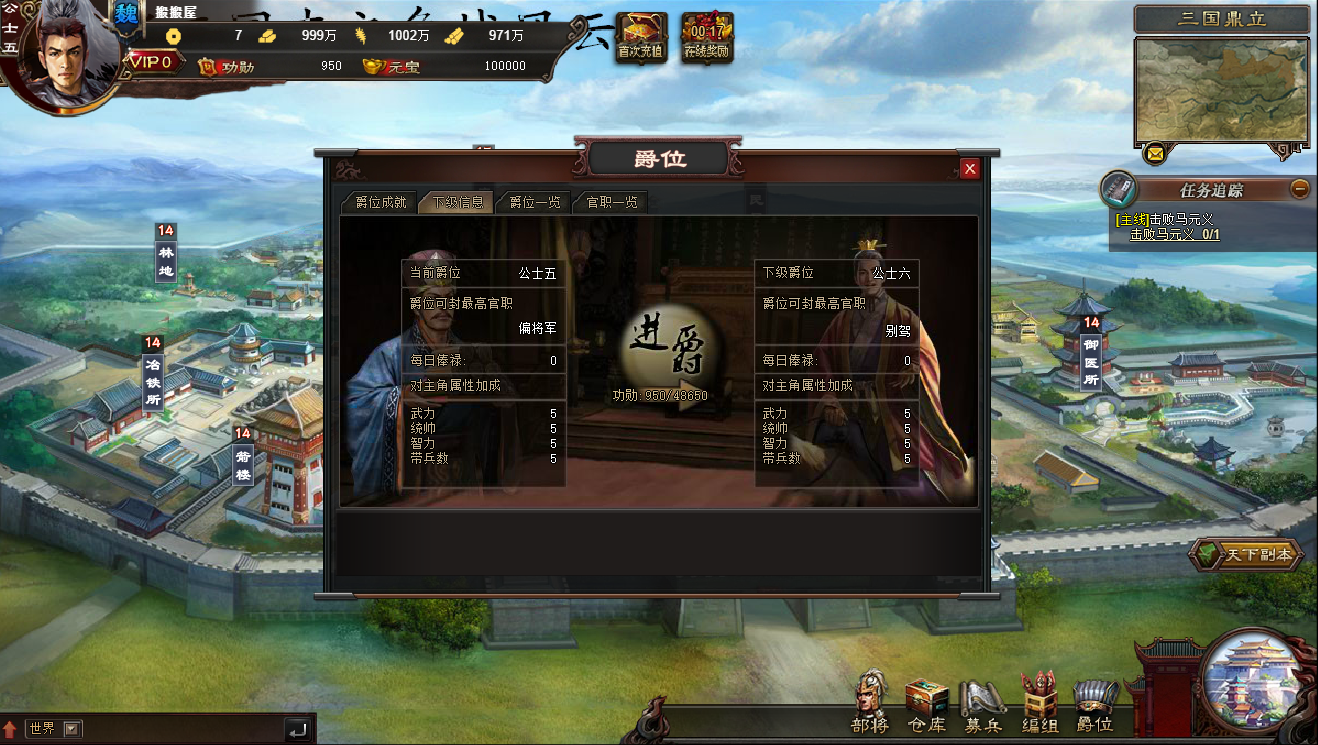Open the 首次充值 first recharge chest

pyautogui.click(x=641, y=38)
